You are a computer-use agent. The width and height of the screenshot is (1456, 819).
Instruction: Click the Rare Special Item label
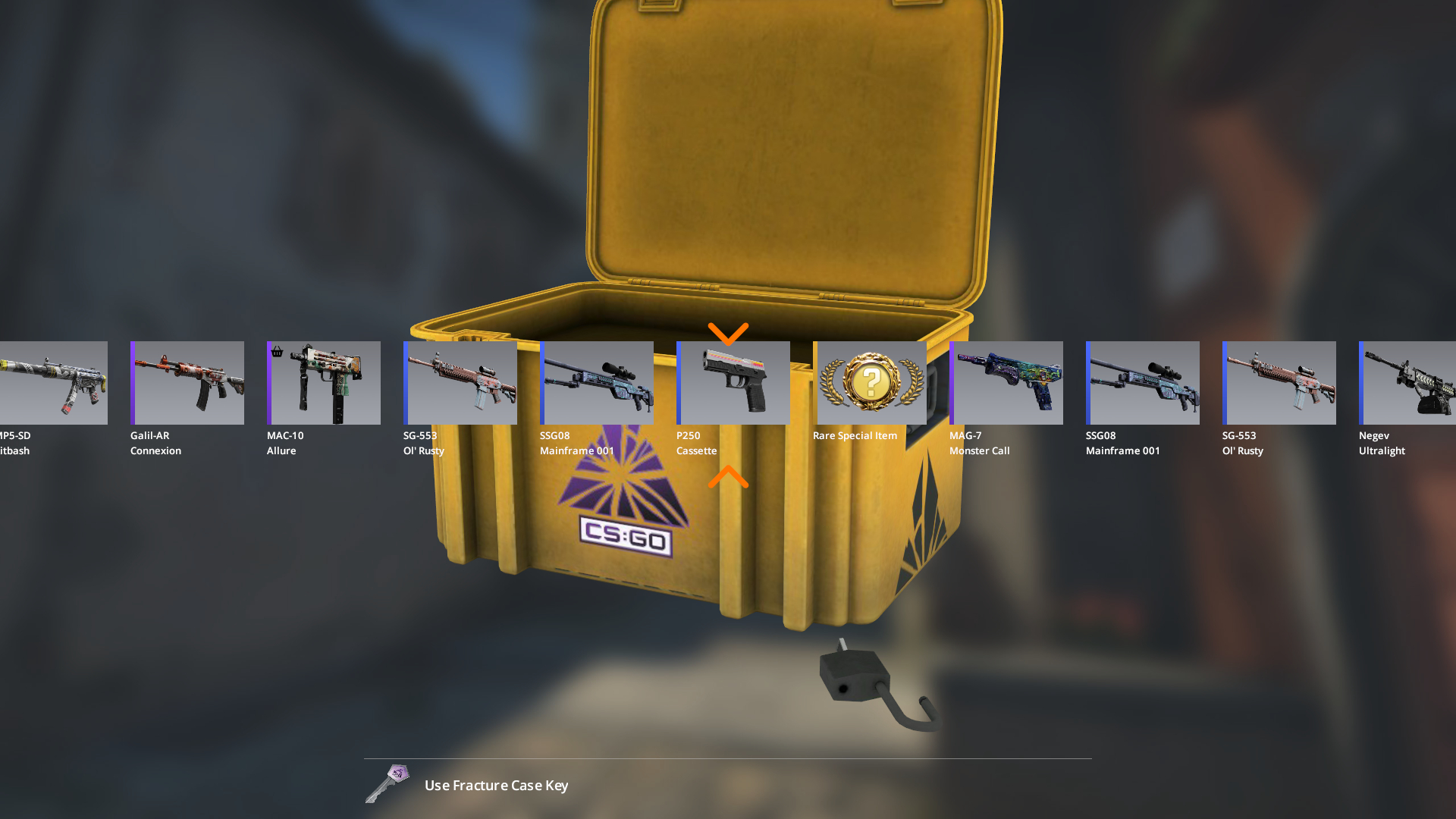tap(855, 435)
